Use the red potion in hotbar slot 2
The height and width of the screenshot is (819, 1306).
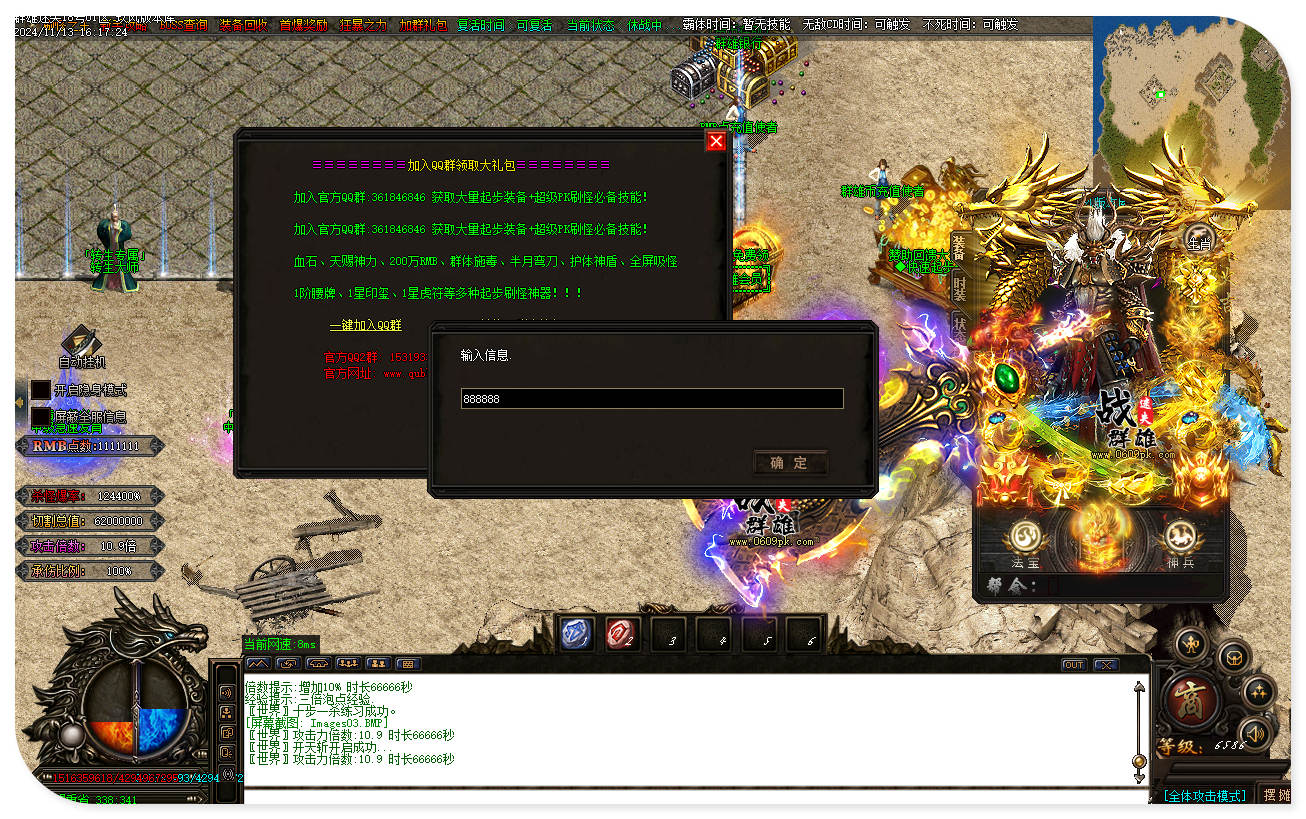tap(622, 634)
